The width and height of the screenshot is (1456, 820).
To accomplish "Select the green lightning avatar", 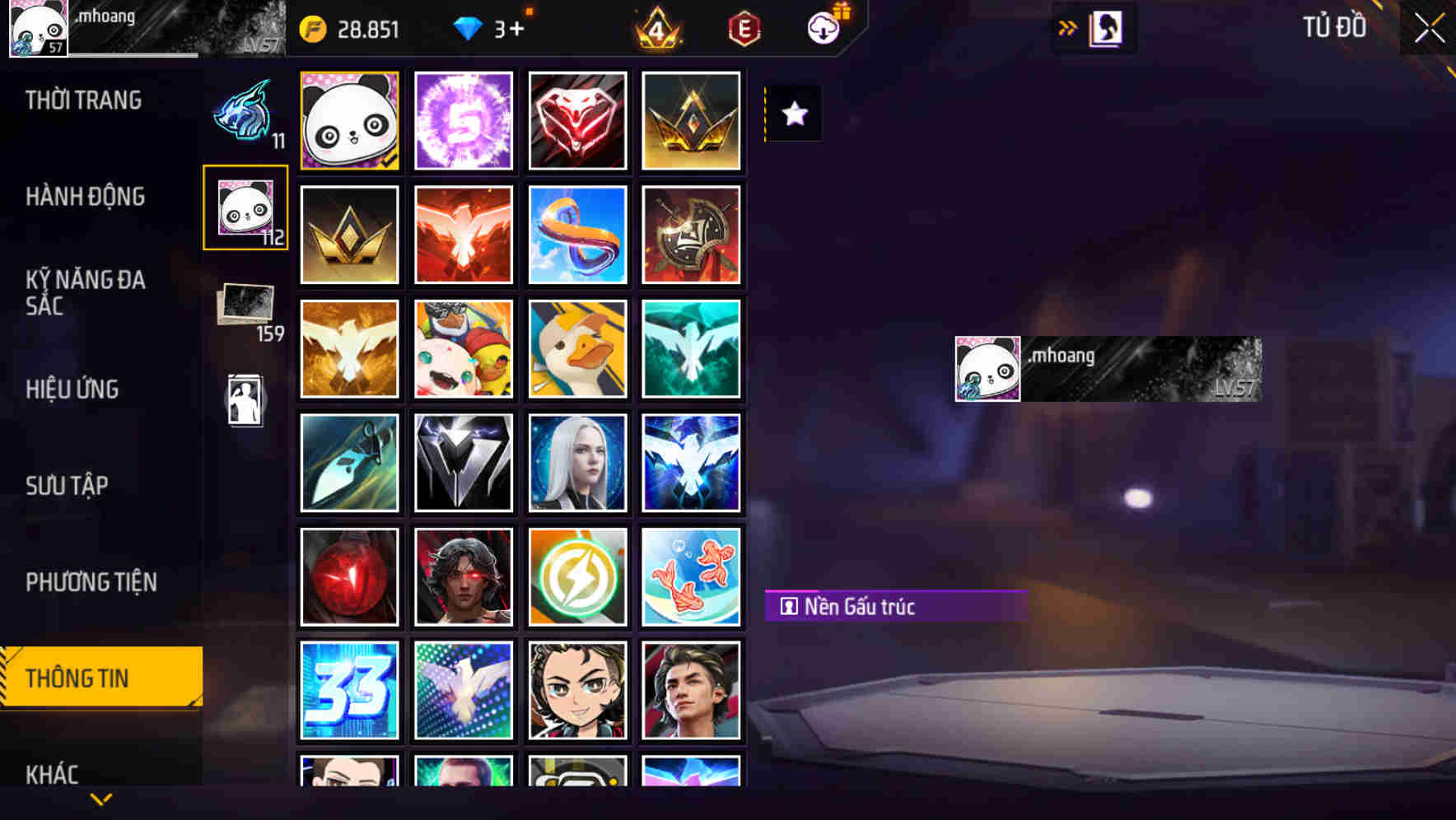I will coord(577,576).
